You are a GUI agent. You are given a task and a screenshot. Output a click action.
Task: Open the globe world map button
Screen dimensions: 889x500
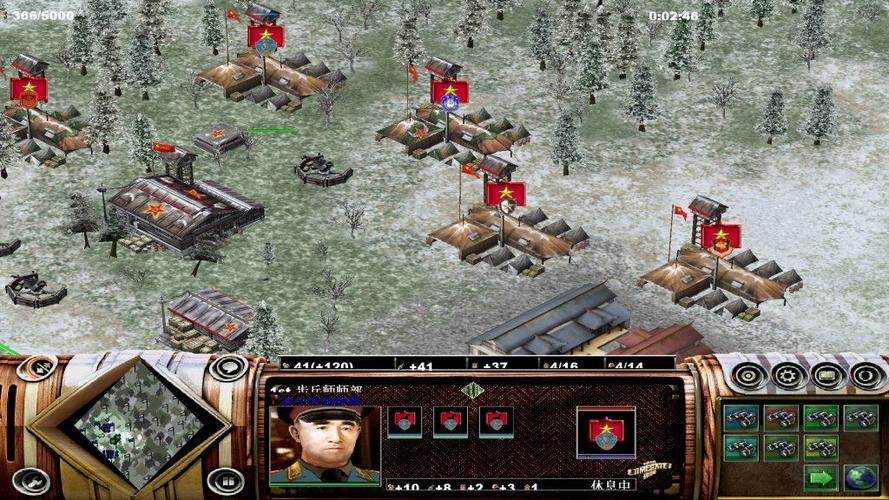860,478
